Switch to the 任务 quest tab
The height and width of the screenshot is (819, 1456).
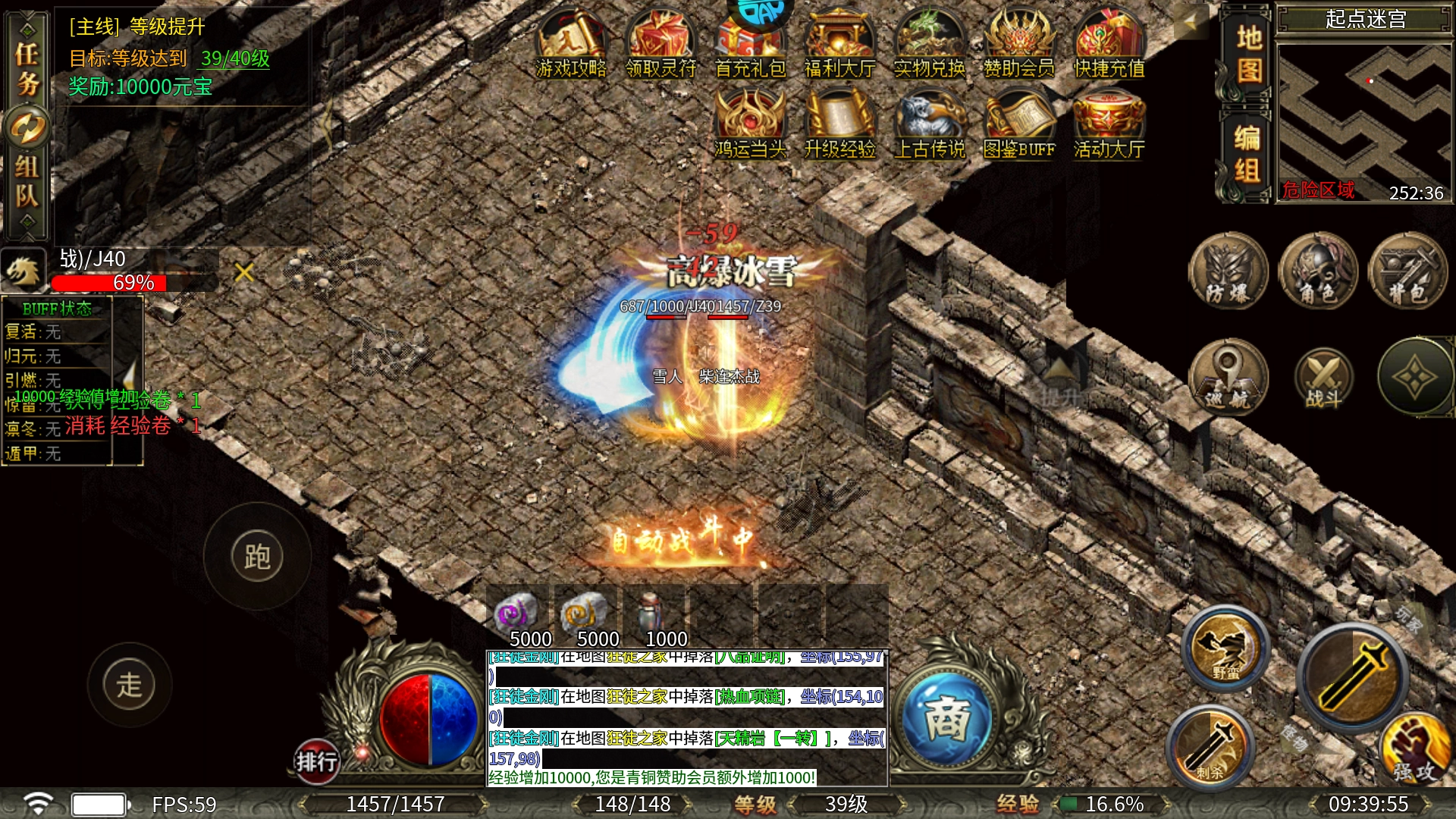(x=27, y=68)
